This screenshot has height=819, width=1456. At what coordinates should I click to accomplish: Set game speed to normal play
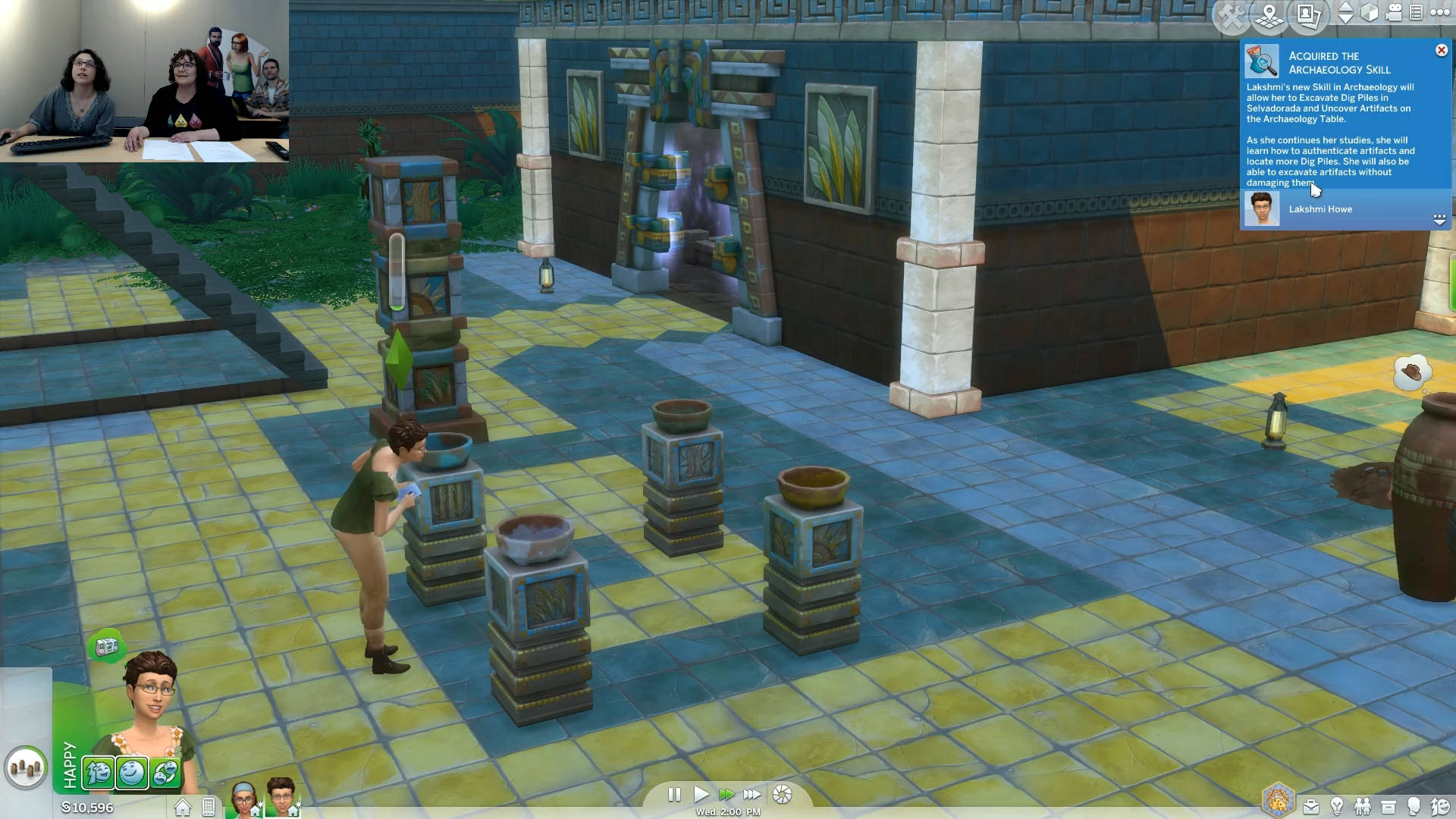tap(701, 795)
